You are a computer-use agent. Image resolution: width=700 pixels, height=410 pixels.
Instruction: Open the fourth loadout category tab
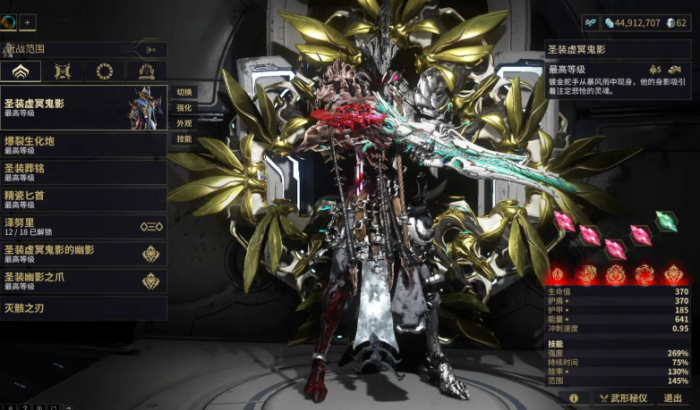146,71
